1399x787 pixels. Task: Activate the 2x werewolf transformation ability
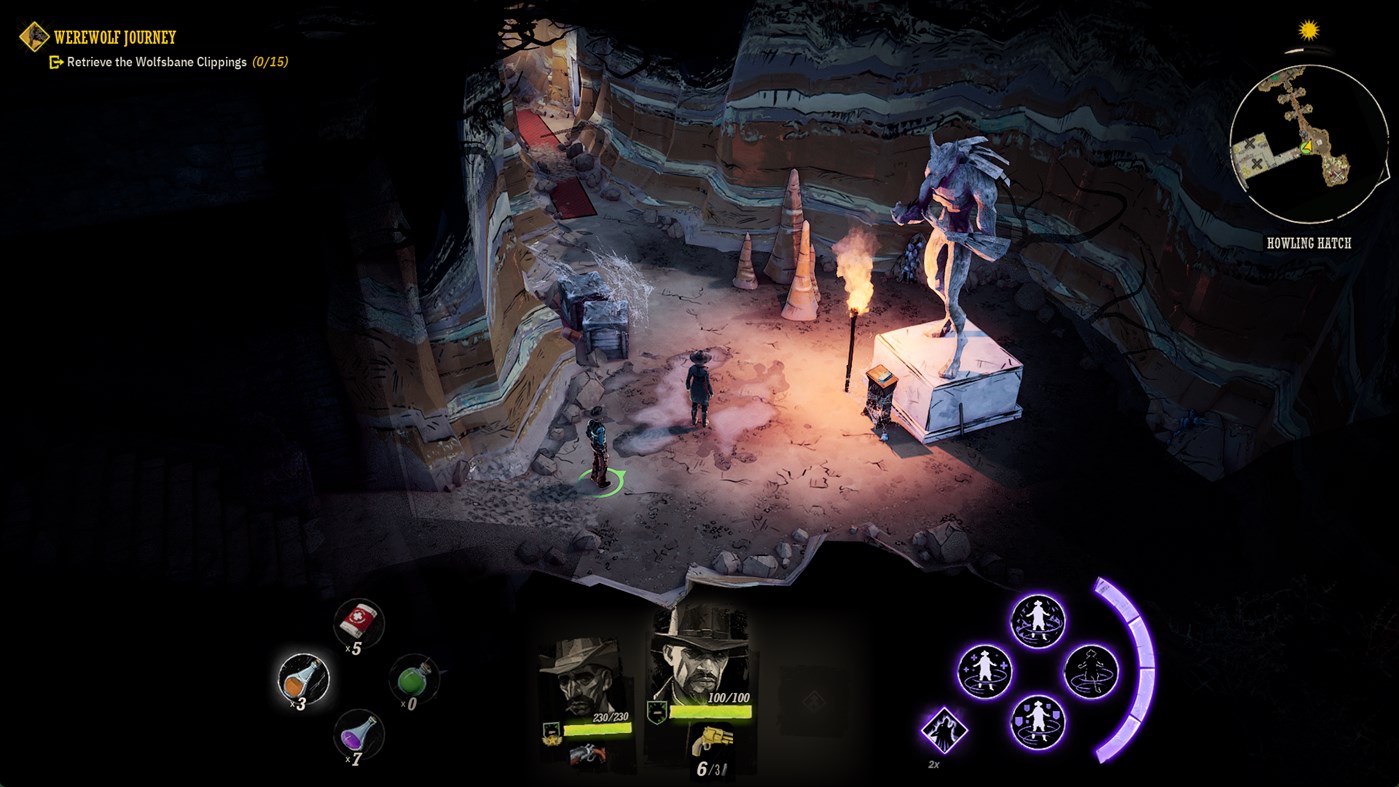pyautogui.click(x=943, y=729)
